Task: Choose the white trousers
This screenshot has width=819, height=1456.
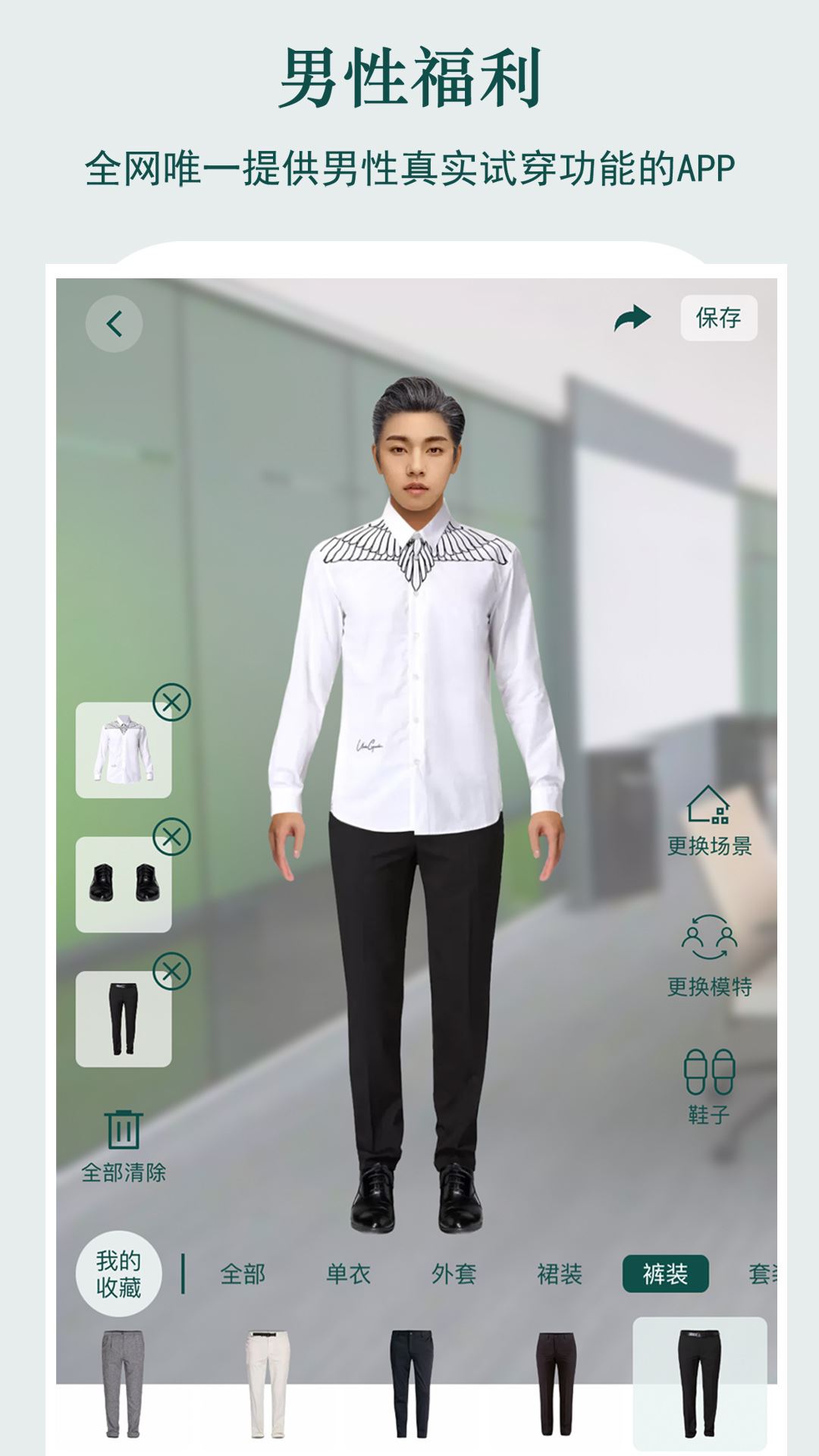Action: [x=267, y=1384]
